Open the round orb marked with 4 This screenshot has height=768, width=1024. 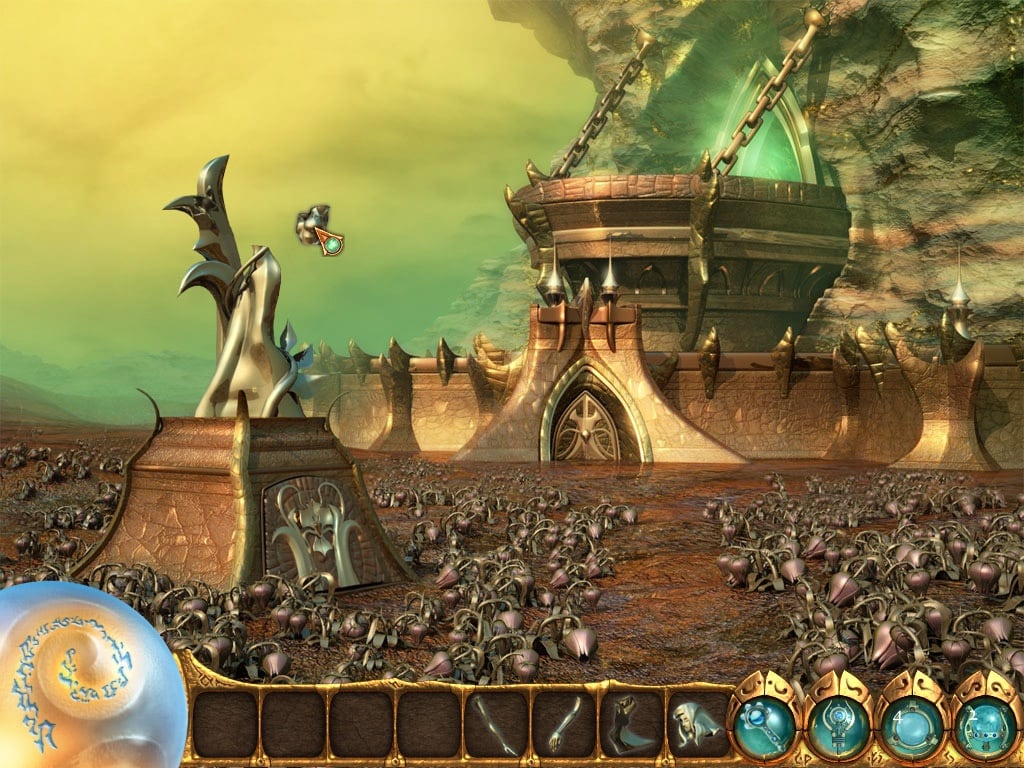[x=910, y=726]
